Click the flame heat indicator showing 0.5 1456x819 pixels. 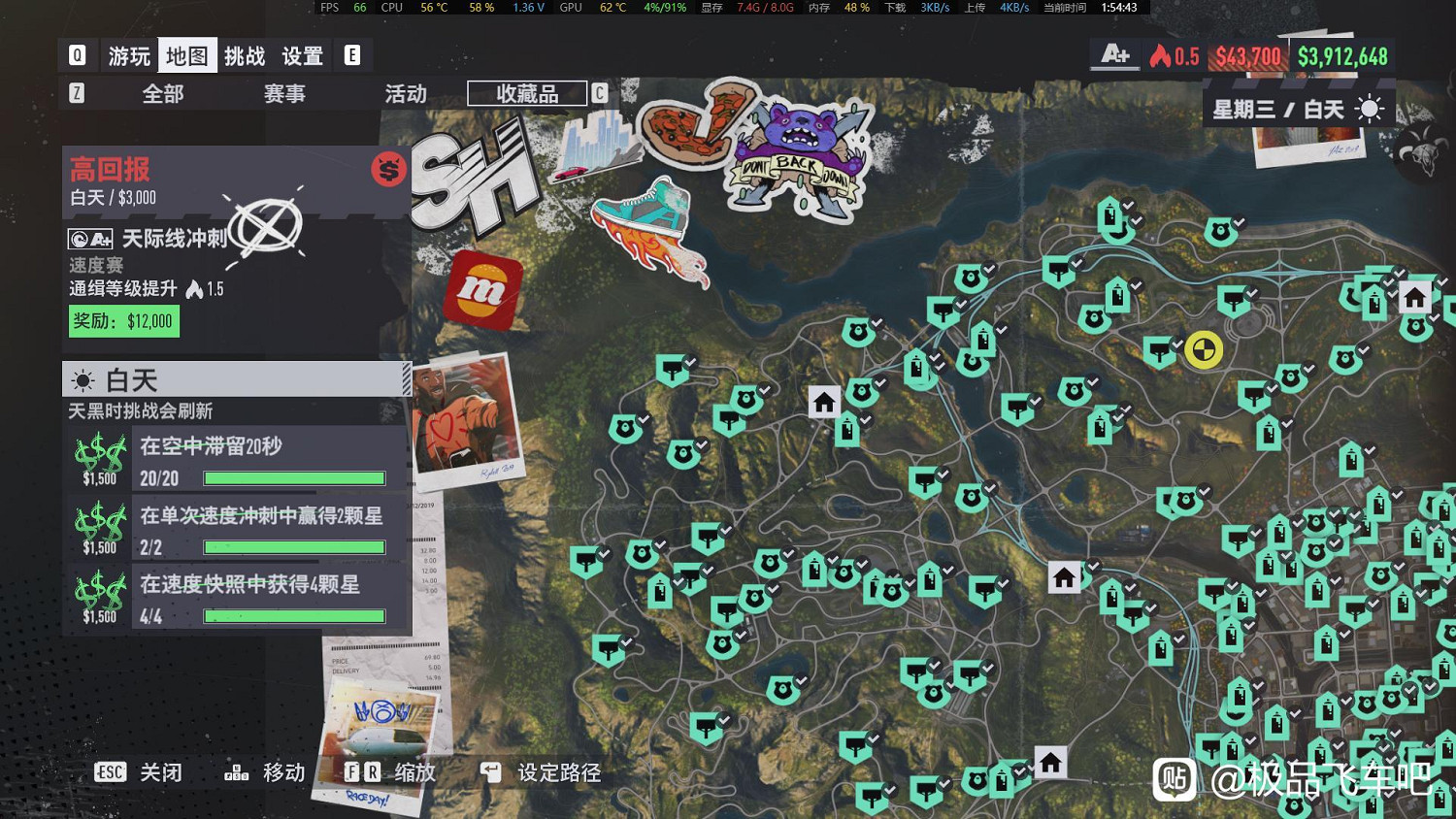[x=1173, y=56]
